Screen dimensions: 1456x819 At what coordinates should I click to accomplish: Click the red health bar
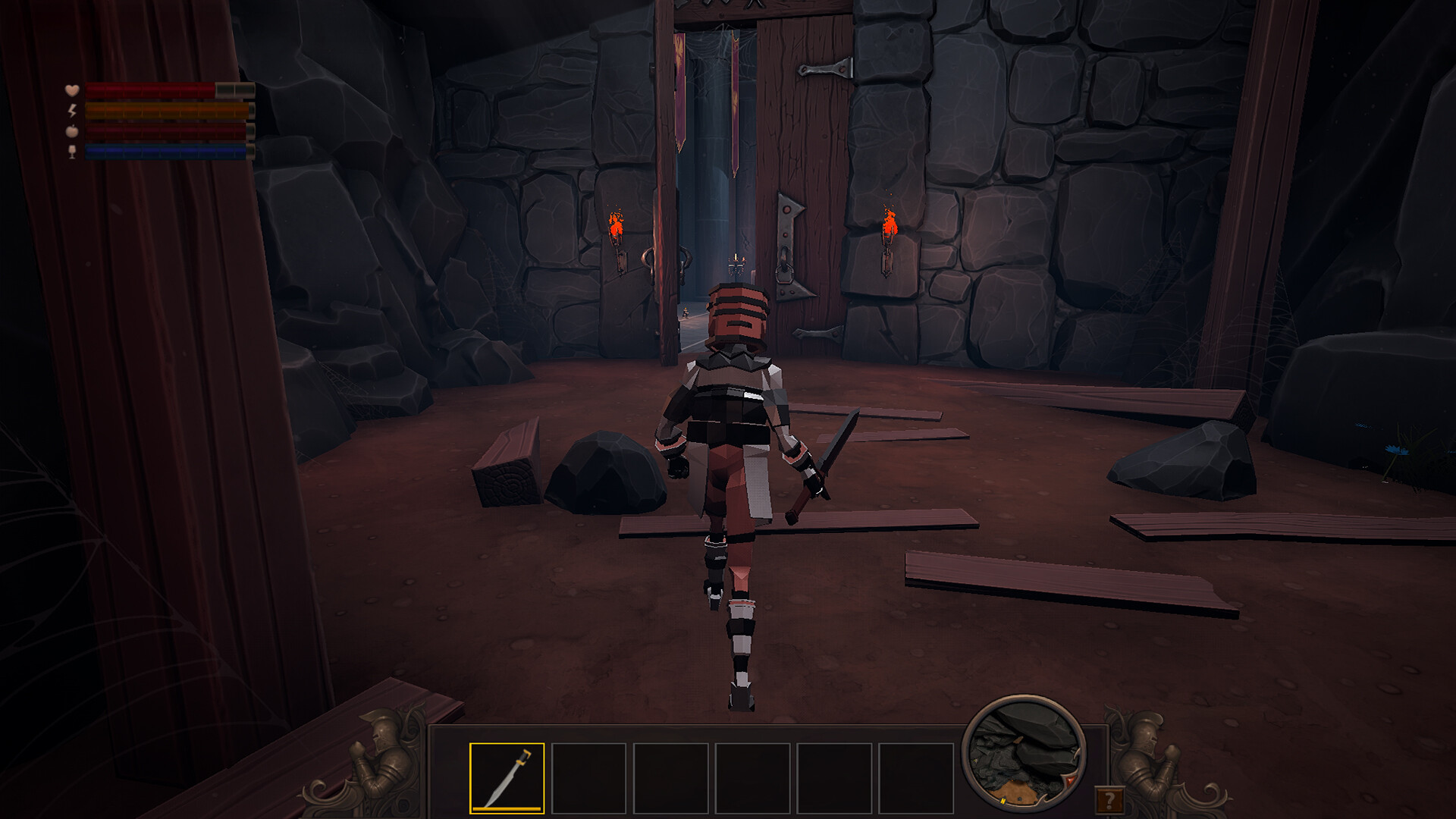pos(149,89)
